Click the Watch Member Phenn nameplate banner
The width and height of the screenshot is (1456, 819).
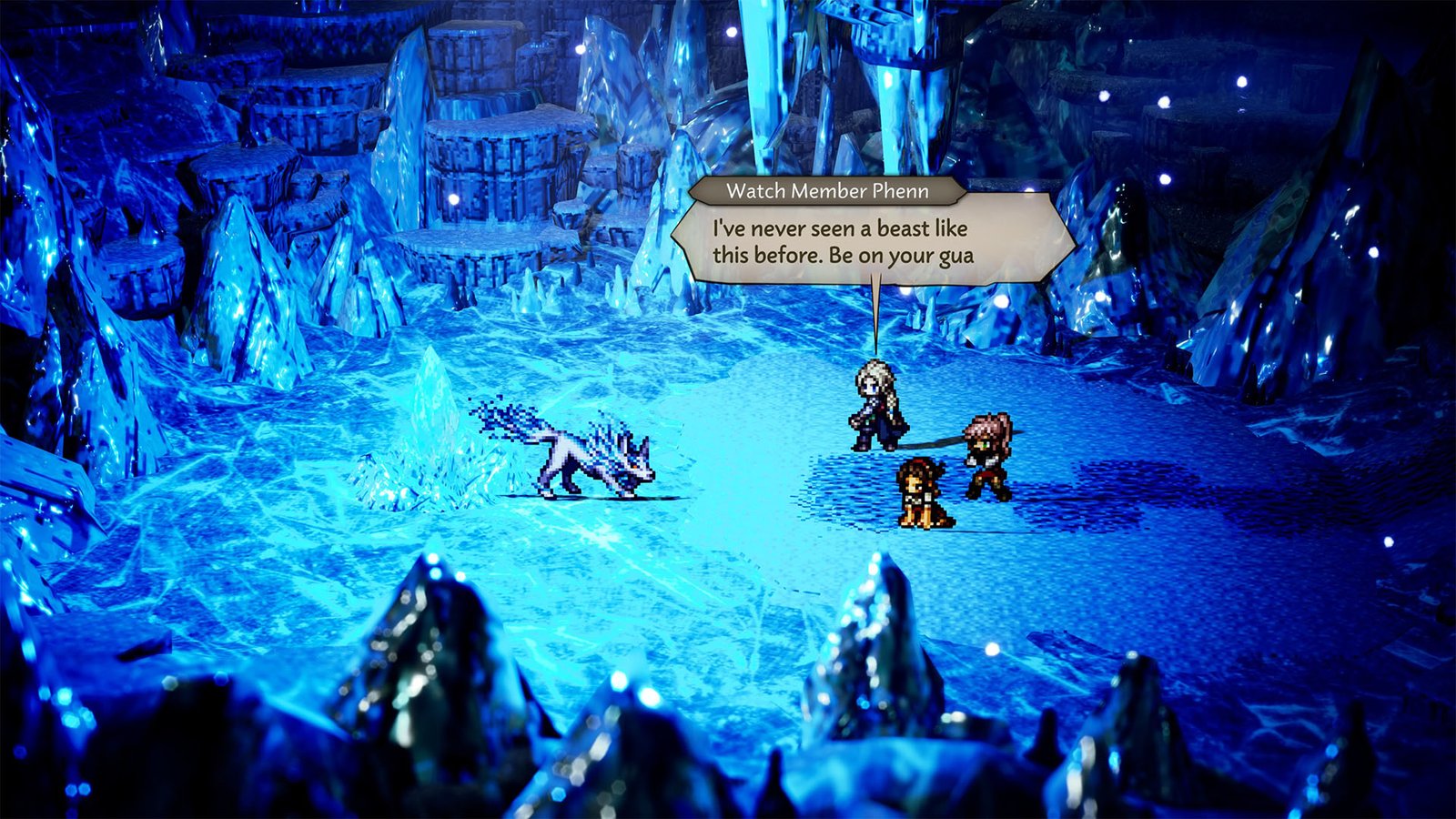click(x=828, y=191)
